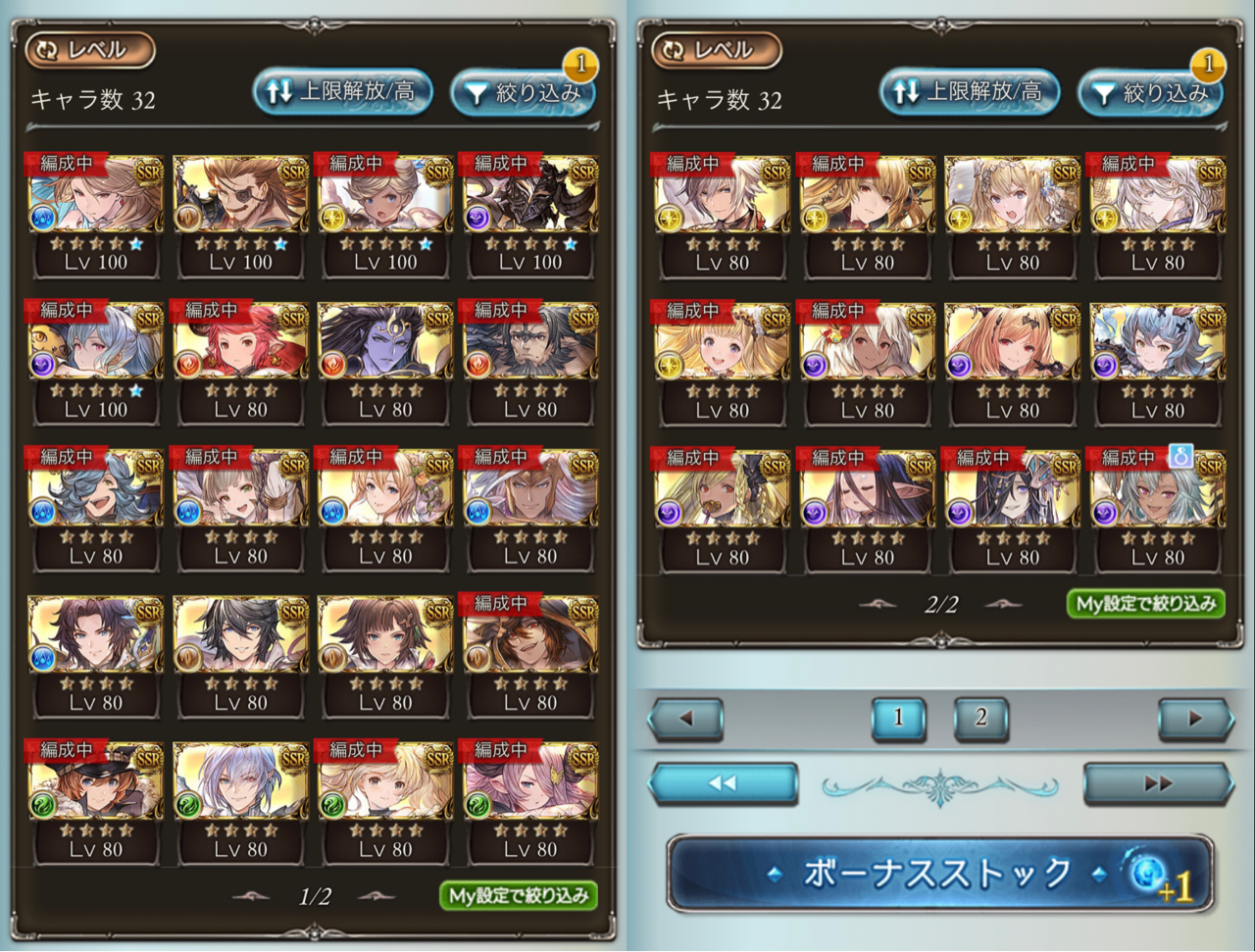Jump forward with the double right arrow button
This screenshot has height=952, width=1255.
pos(1157,783)
